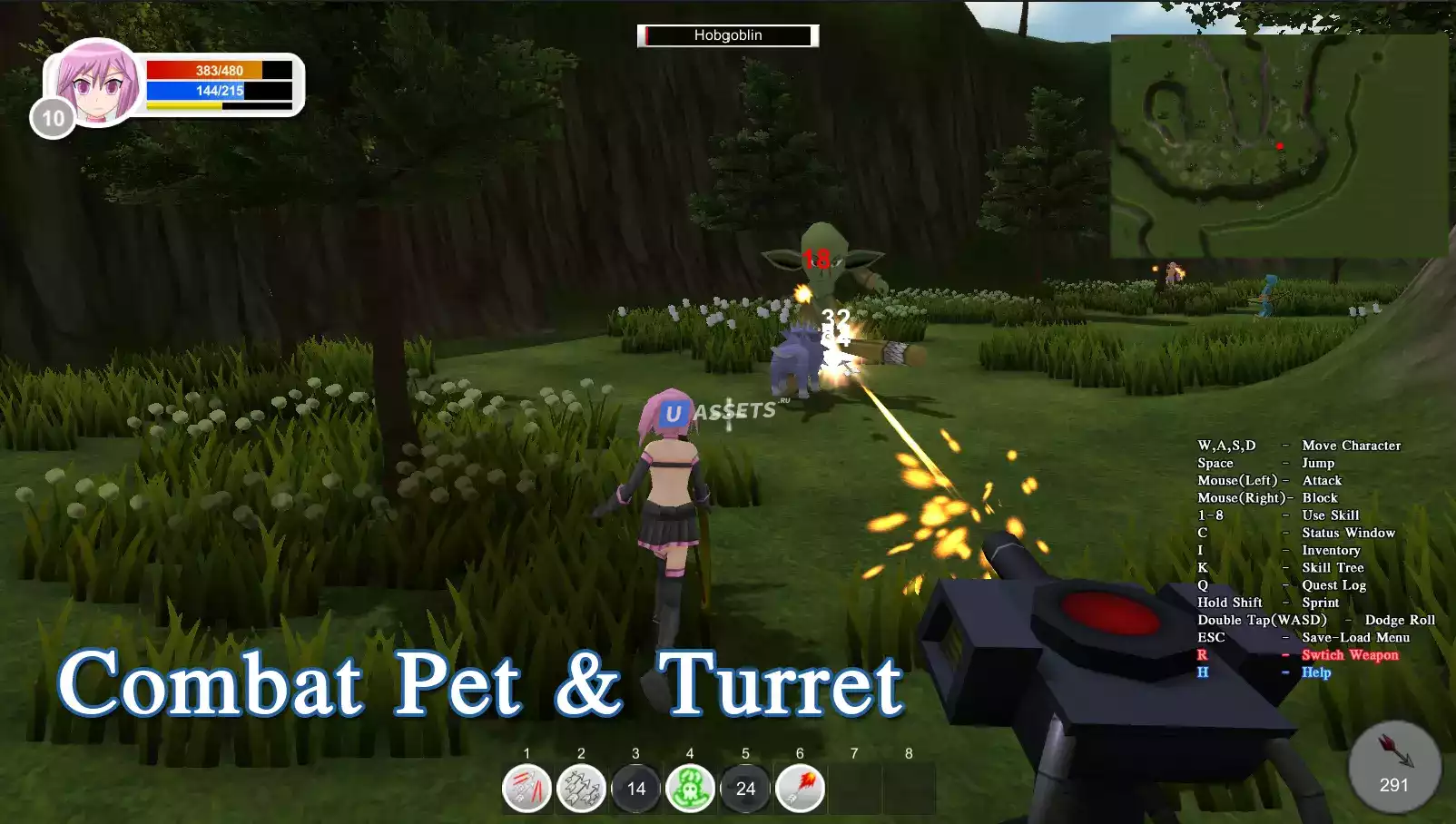Screen dimensions: 1456x824
Task: Activate the red arrows skill in slot 1
Action: click(526, 788)
